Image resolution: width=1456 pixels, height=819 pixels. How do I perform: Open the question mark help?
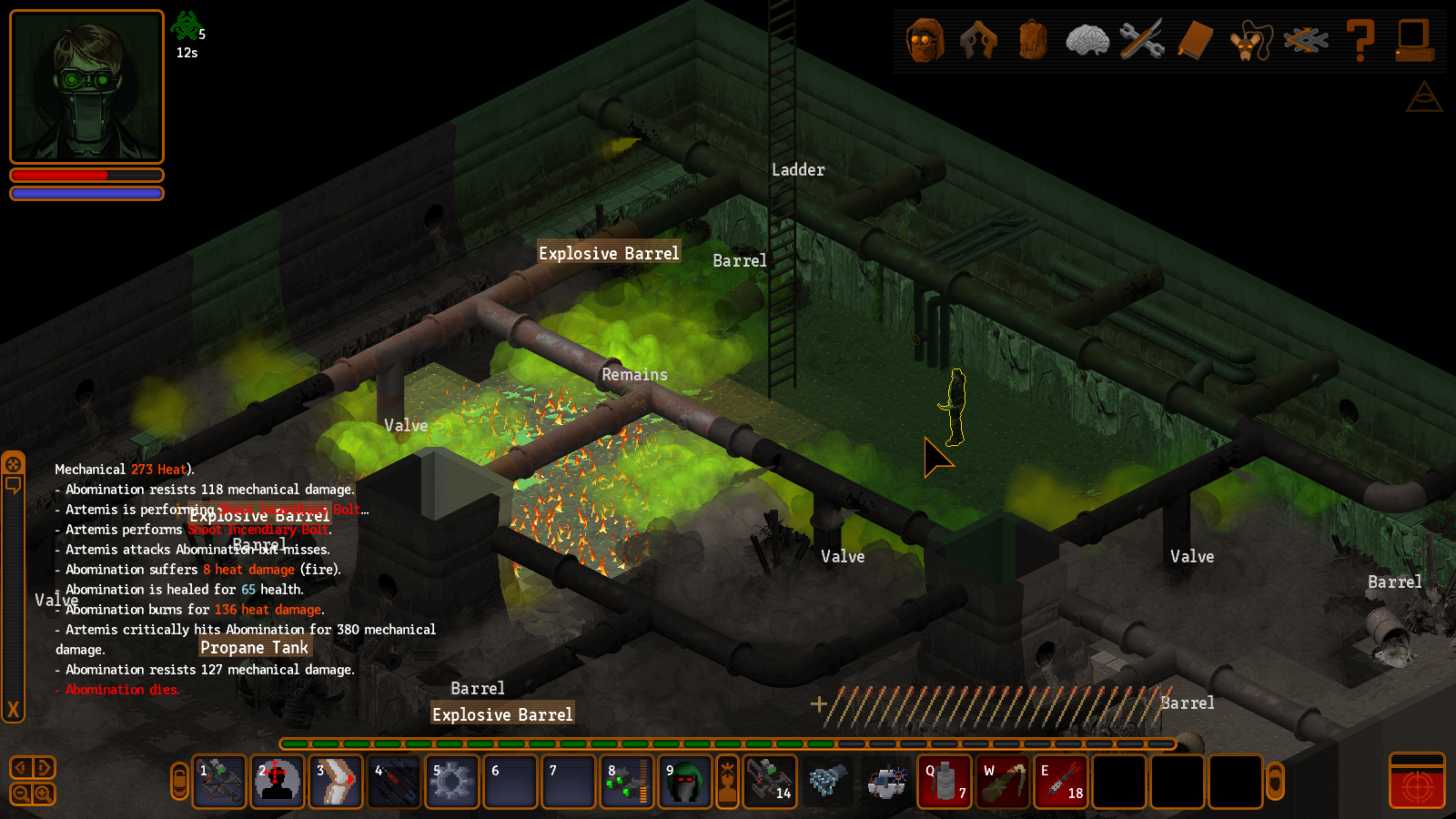pos(1360,41)
